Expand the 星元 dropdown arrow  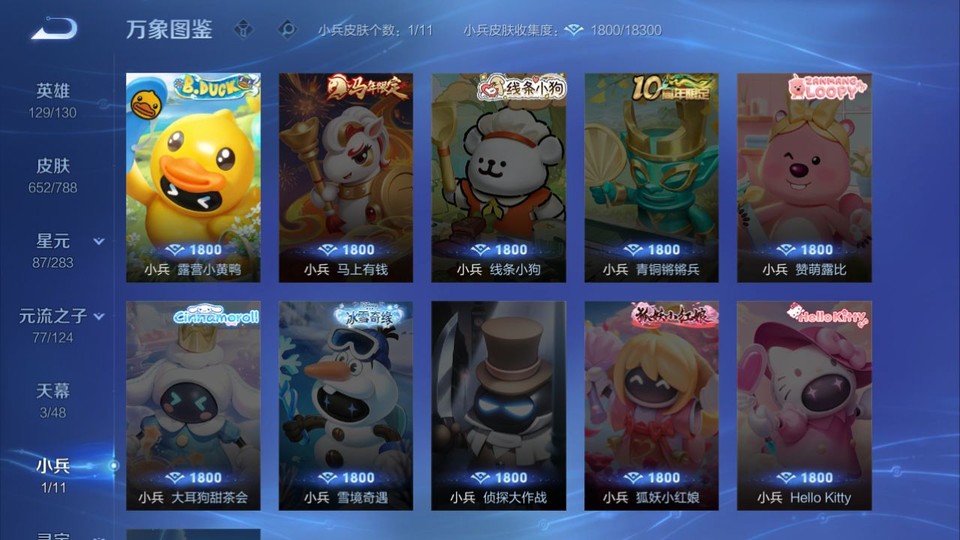pos(99,241)
